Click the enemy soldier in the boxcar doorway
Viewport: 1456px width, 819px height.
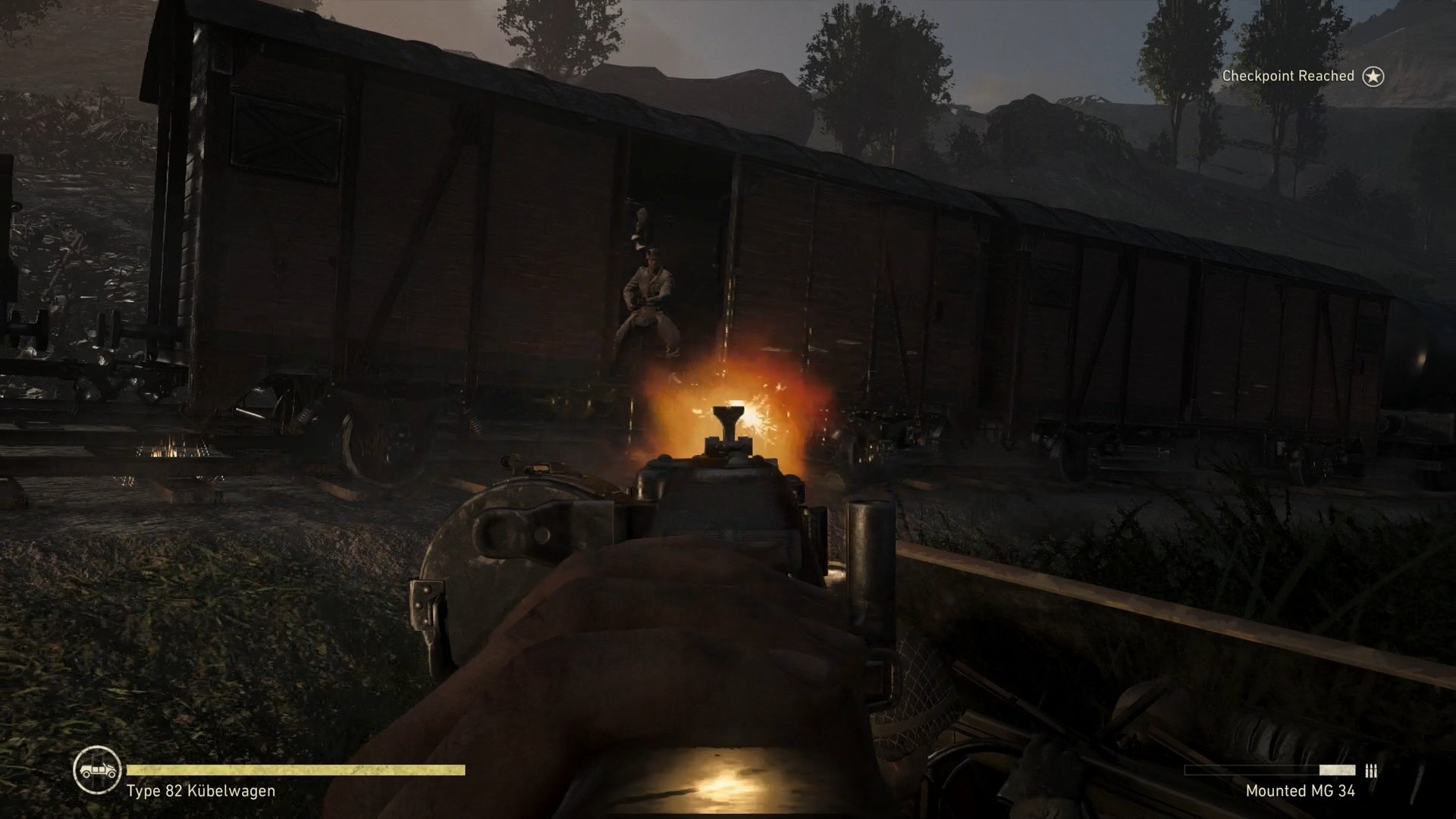[650, 296]
